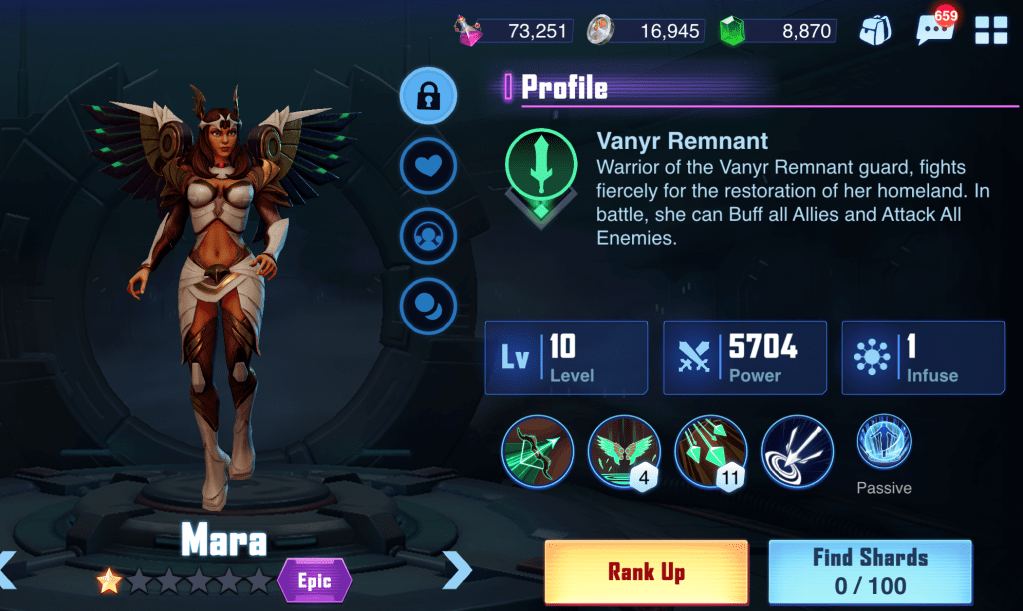Screen dimensions: 1023x611
Task: View the target strike skill
Action: click(x=797, y=451)
